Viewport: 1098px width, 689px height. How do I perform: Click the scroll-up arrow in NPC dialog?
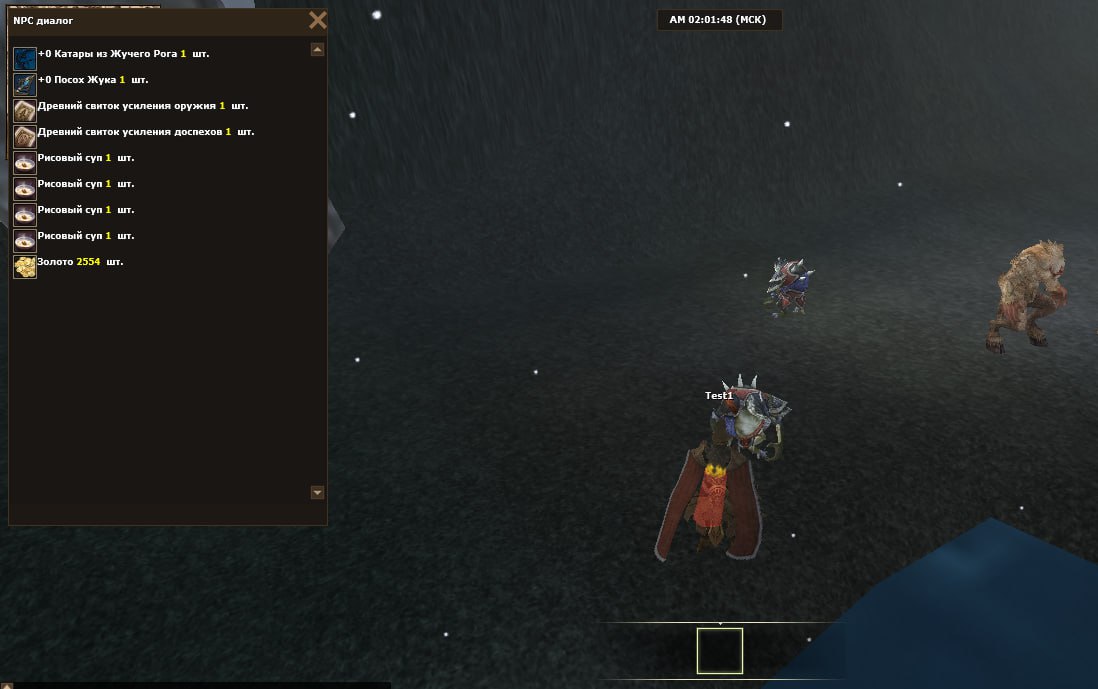click(x=317, y=49)
